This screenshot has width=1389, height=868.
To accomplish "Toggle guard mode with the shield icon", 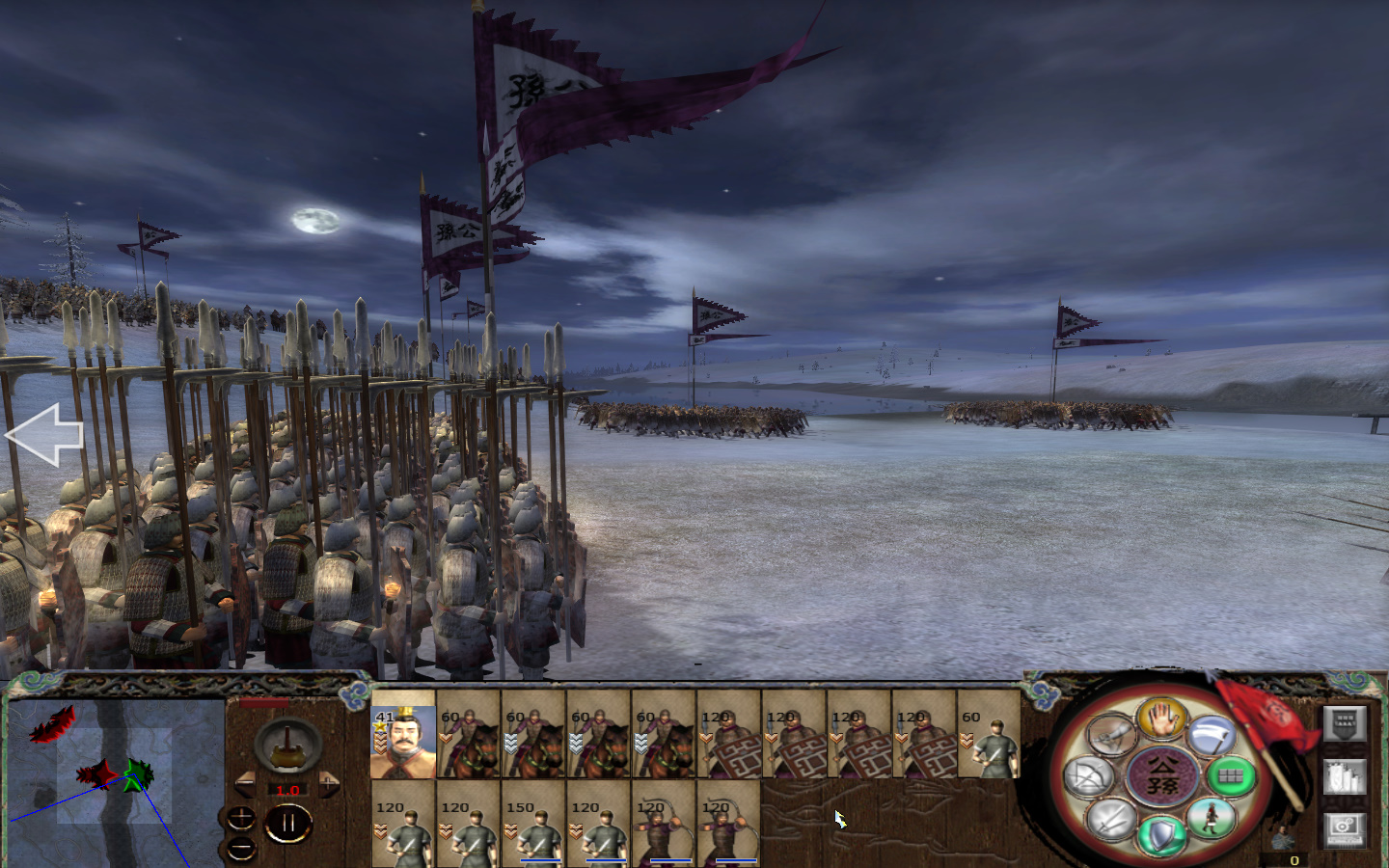I will [1159, 831].
